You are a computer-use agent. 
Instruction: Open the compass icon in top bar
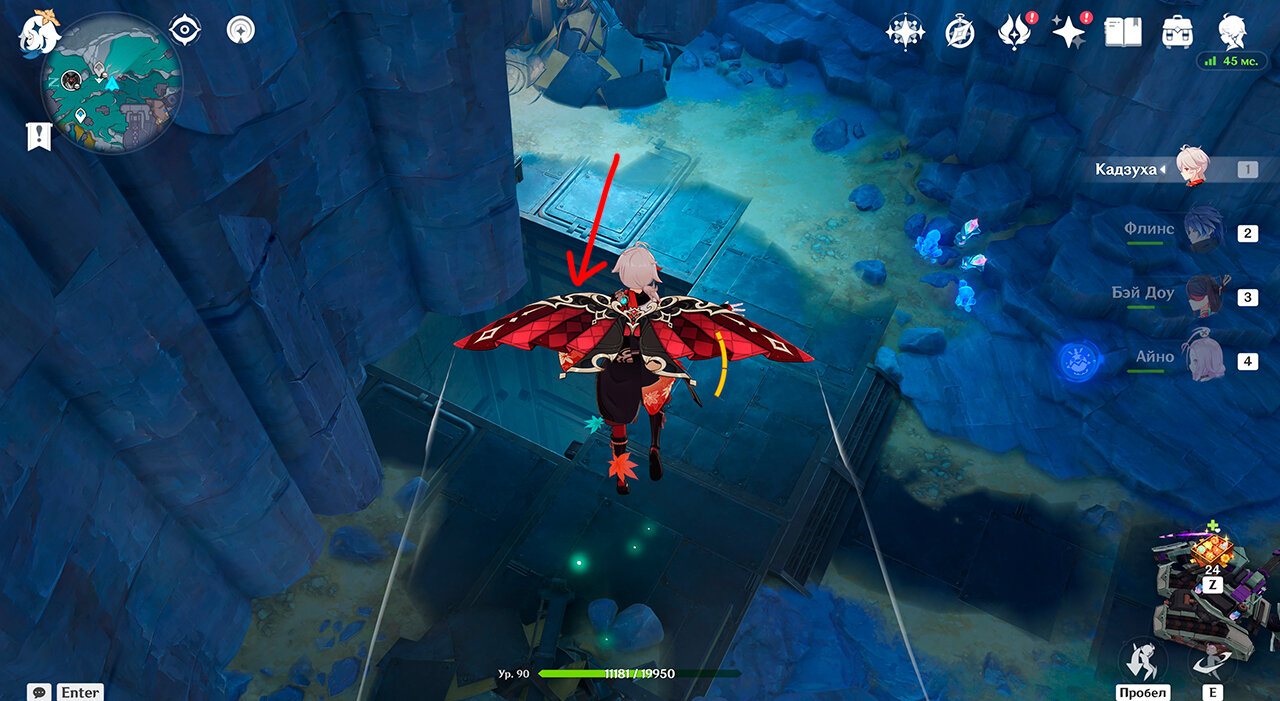pyautogui.click(x=959, y=33)
